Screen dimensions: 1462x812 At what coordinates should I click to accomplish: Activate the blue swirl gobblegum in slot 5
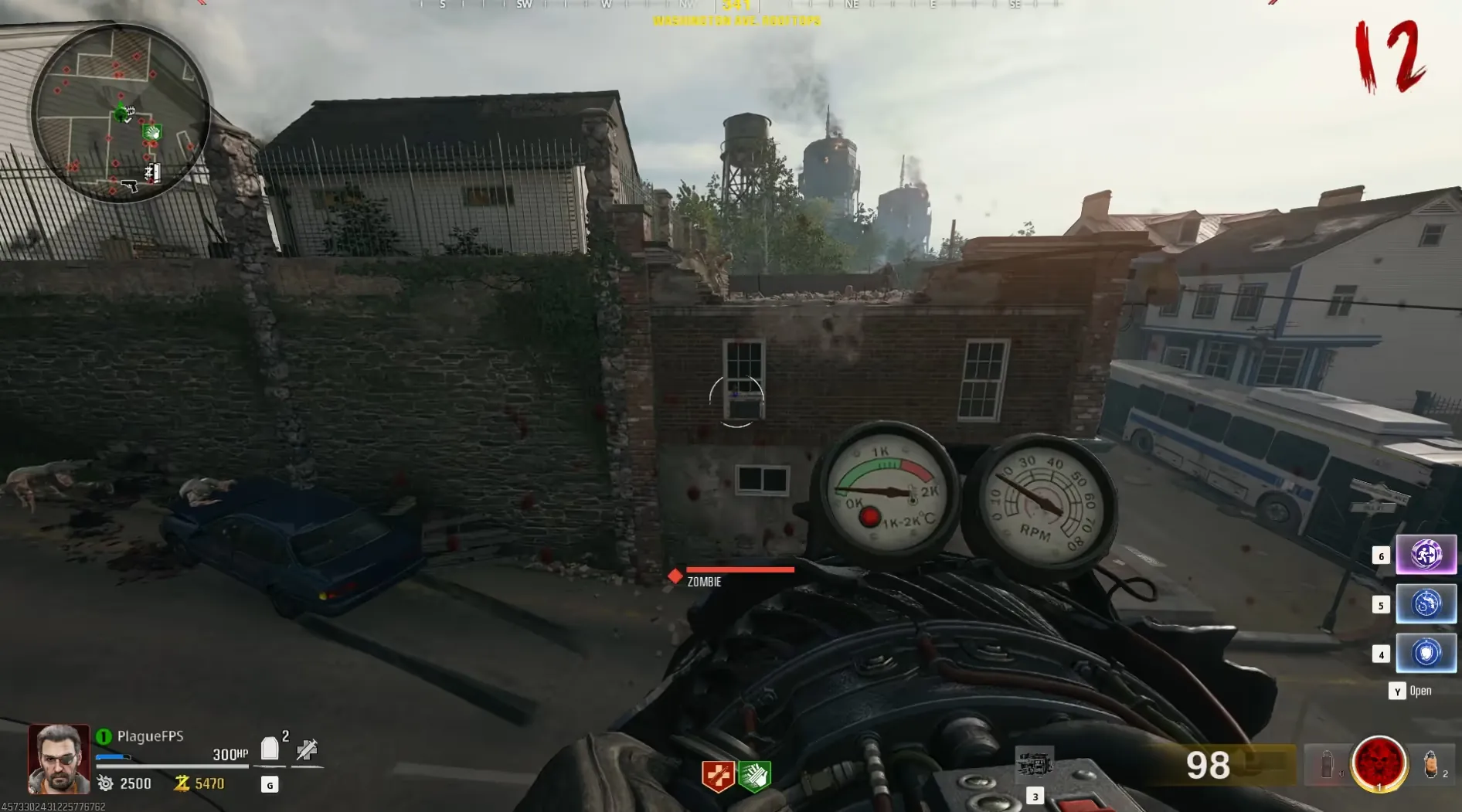1426,604
